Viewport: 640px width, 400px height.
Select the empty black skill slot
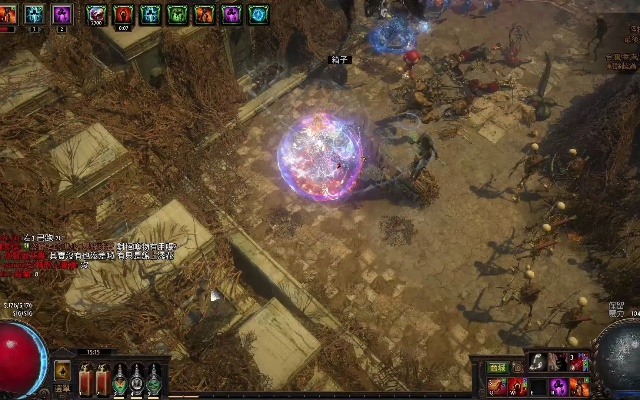(x=537, y=386)
